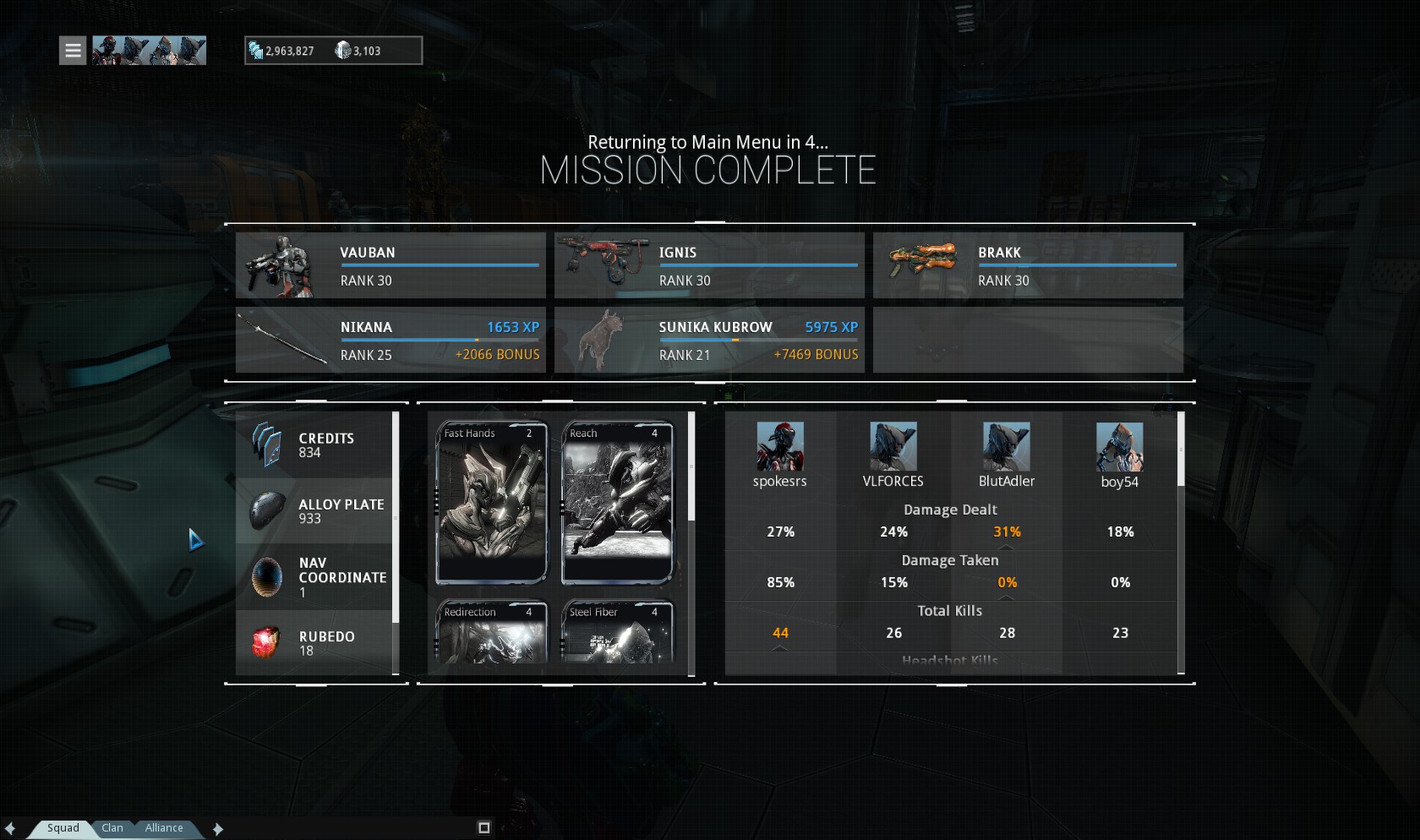Choose the Reach mod card
This screenshot has width=1420, height=840.
(x=617, y=503)
